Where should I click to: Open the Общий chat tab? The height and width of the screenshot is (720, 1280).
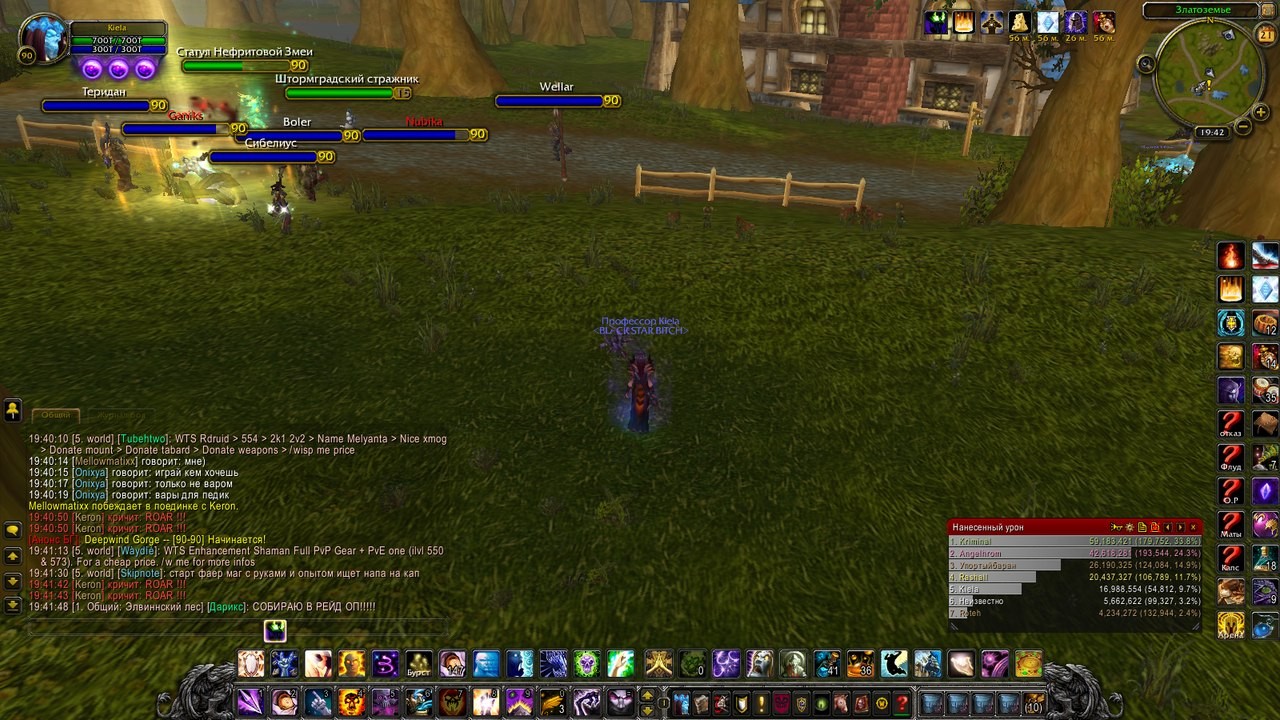56,415
